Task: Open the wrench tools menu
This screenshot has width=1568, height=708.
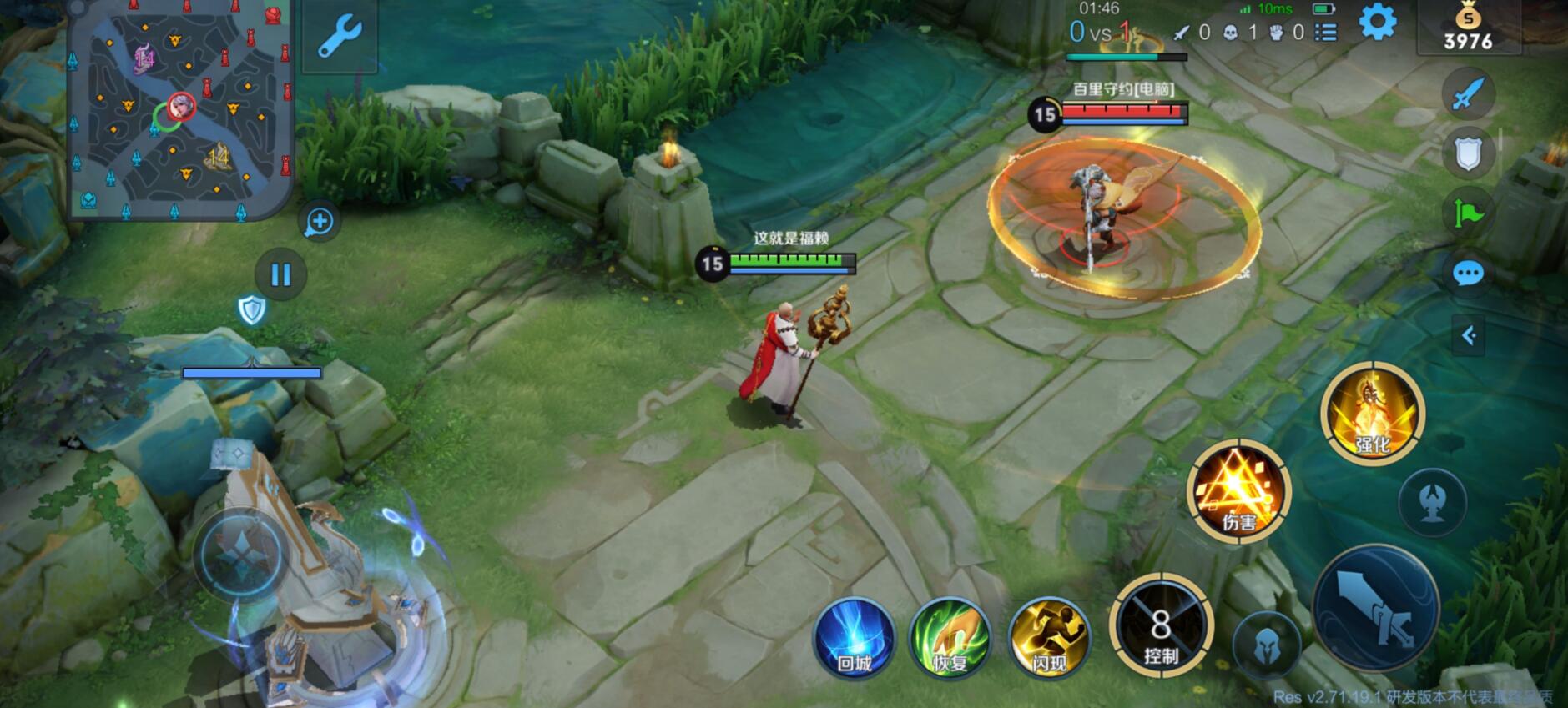Action: [340, 37]
